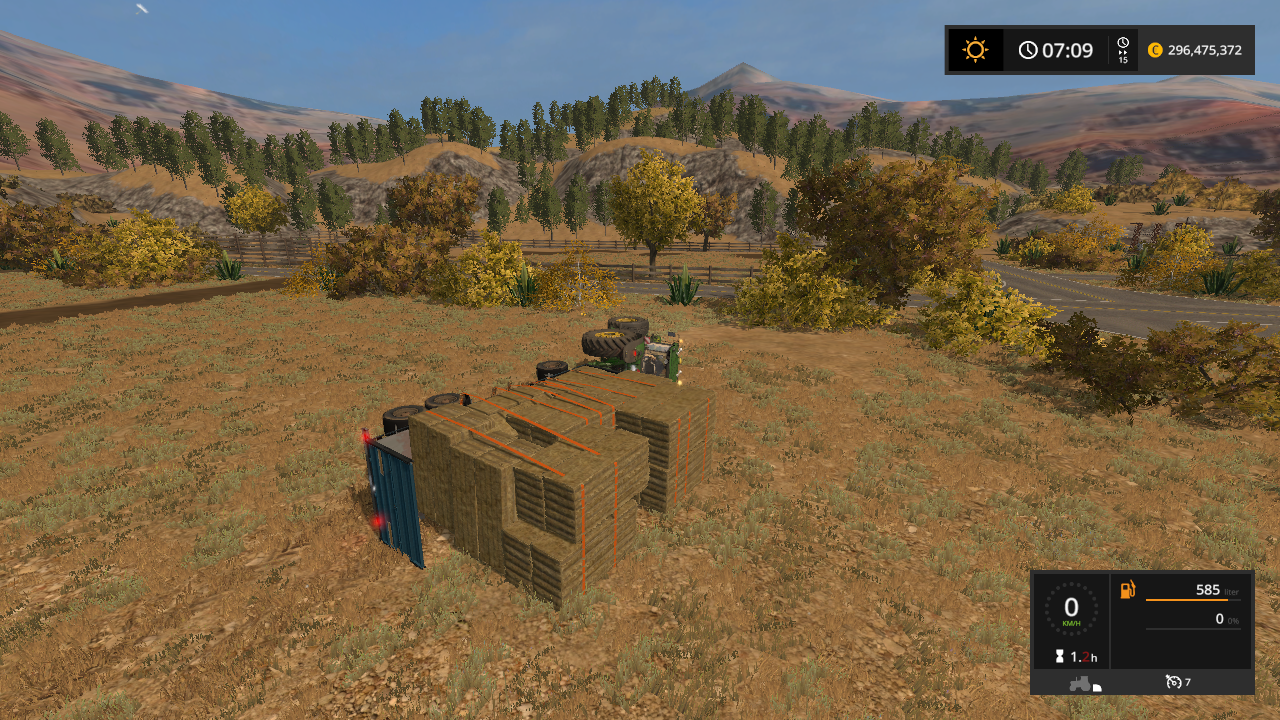Click the speedometer showing 0
The width and height of the screenshot is (1280, 720).
click(x=1069, y=605)
